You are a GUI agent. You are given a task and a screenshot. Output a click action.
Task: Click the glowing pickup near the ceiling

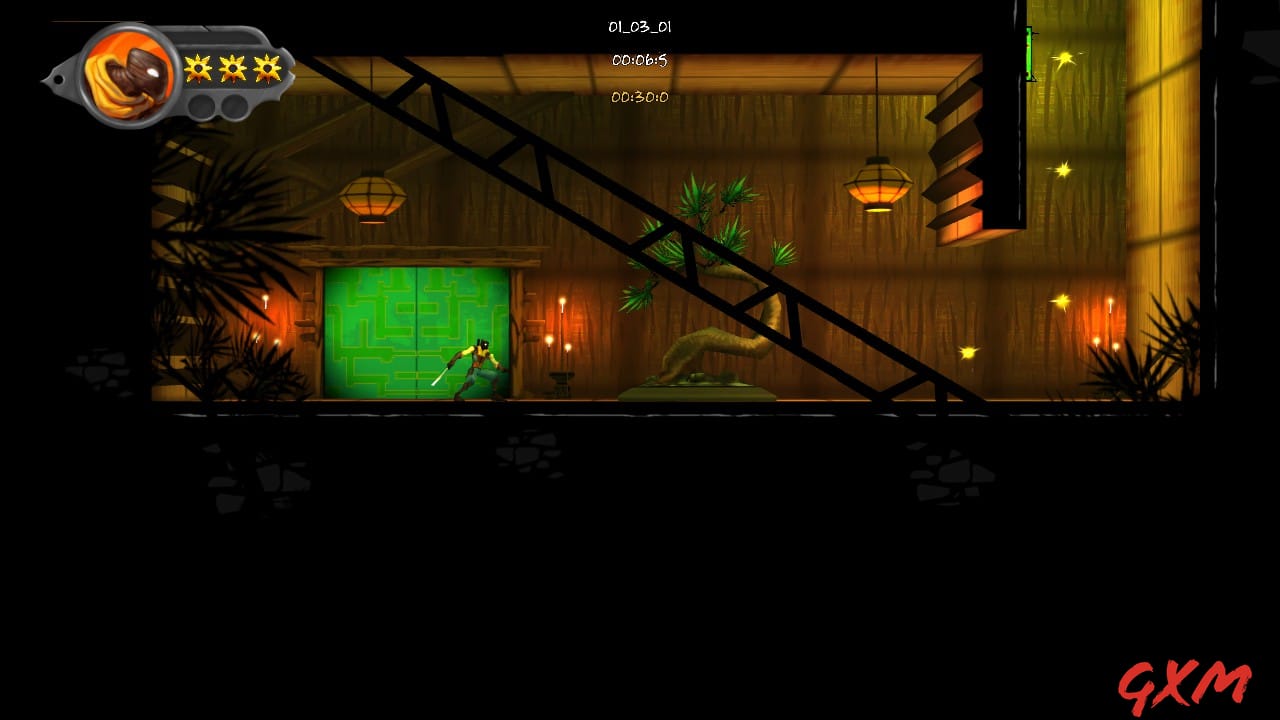1065,60
